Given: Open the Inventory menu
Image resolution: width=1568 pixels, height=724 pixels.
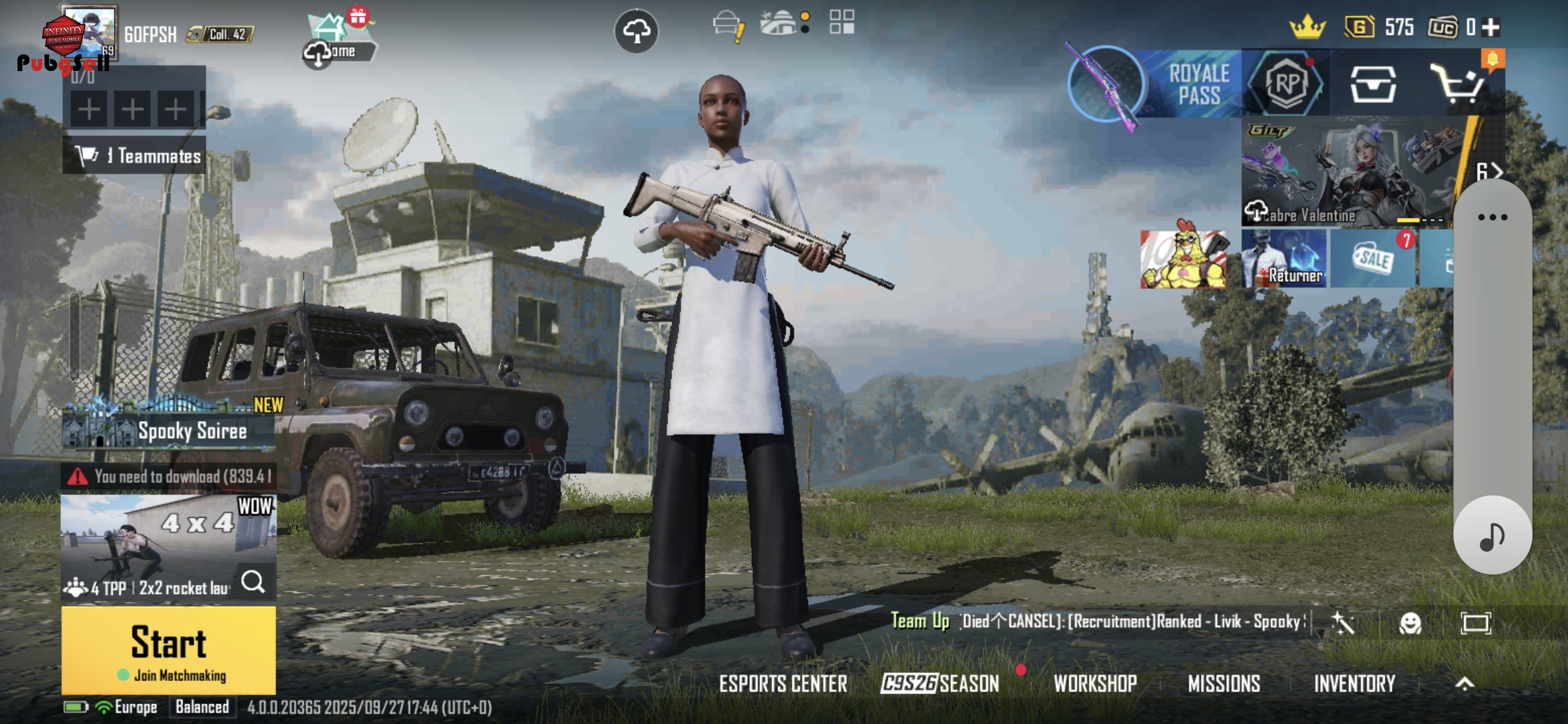Looking at the screenshot, I should point(1354,684).
